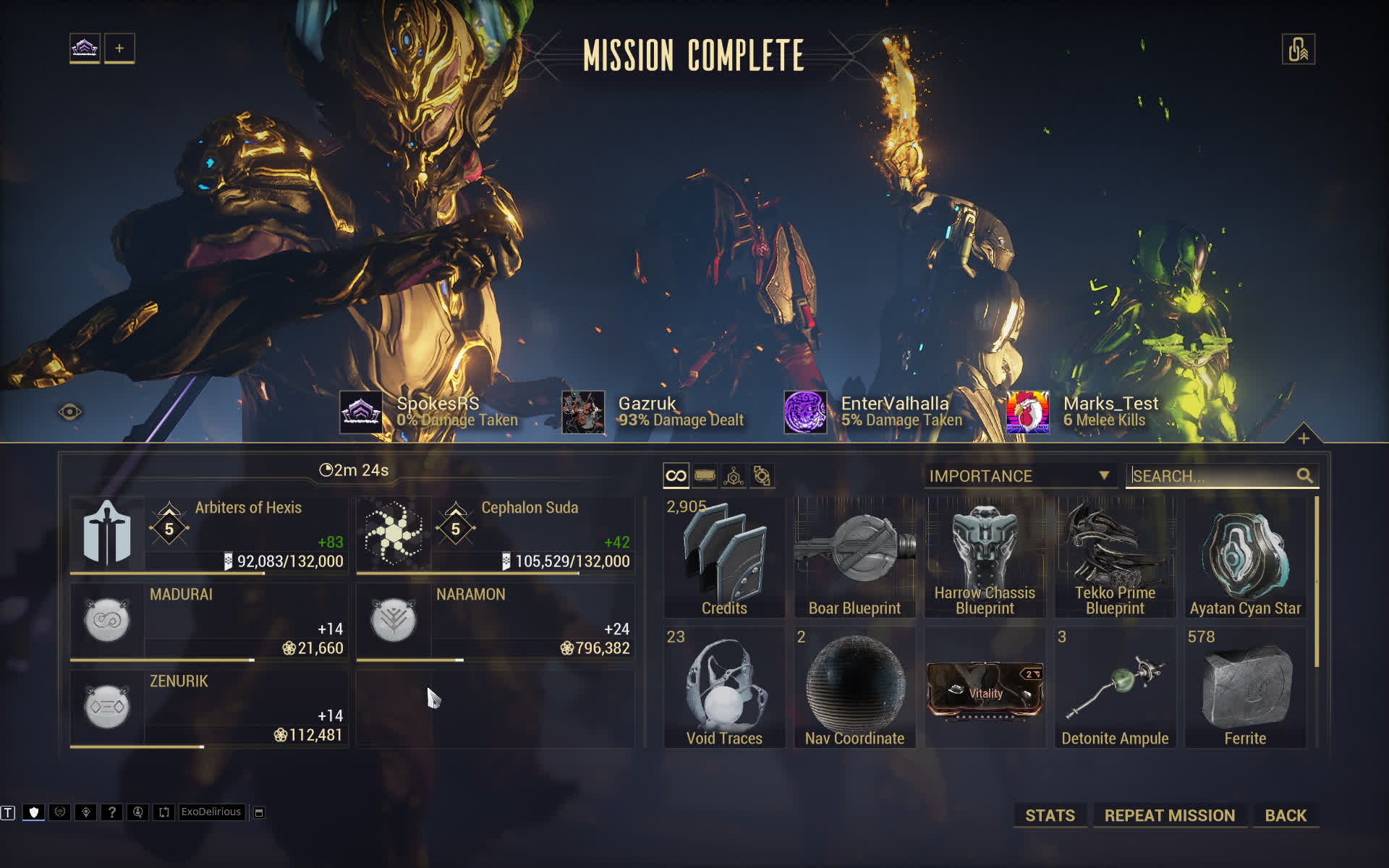This screenshot has height=868, width=1389.
Task: Show all rewards with the infinity tab
Action: click(676, 476)
